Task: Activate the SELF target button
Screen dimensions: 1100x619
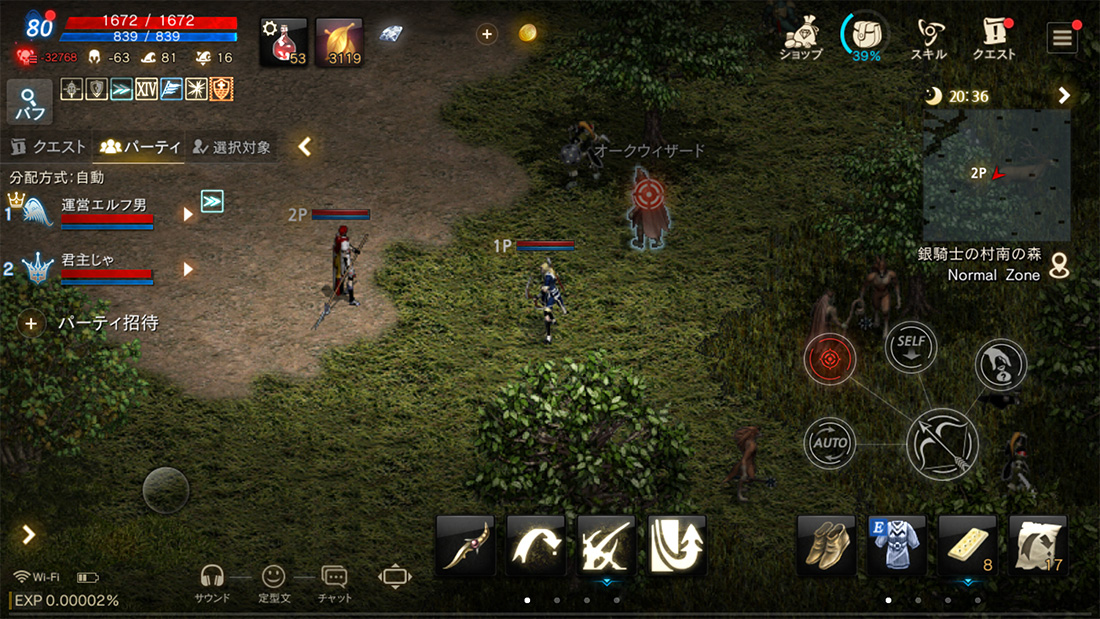Action: (911, 346)
